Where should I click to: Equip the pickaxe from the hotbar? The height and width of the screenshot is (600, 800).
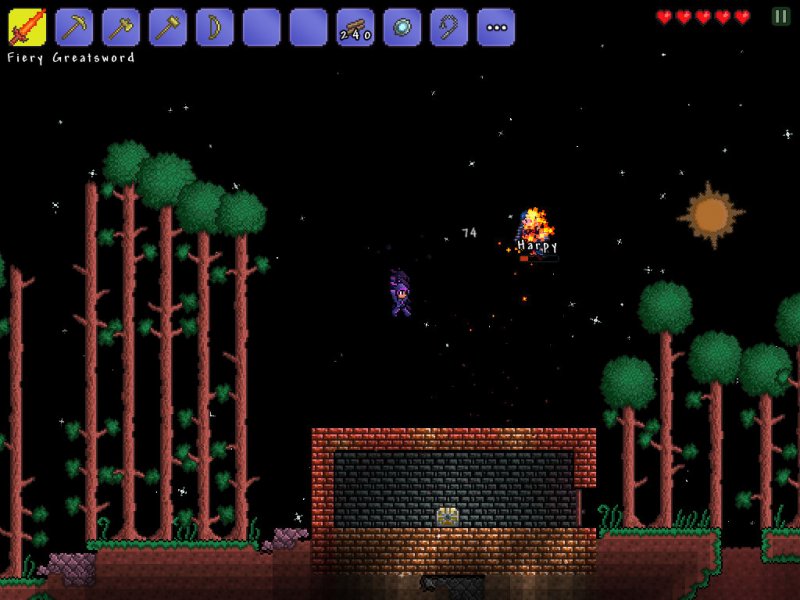74,27
